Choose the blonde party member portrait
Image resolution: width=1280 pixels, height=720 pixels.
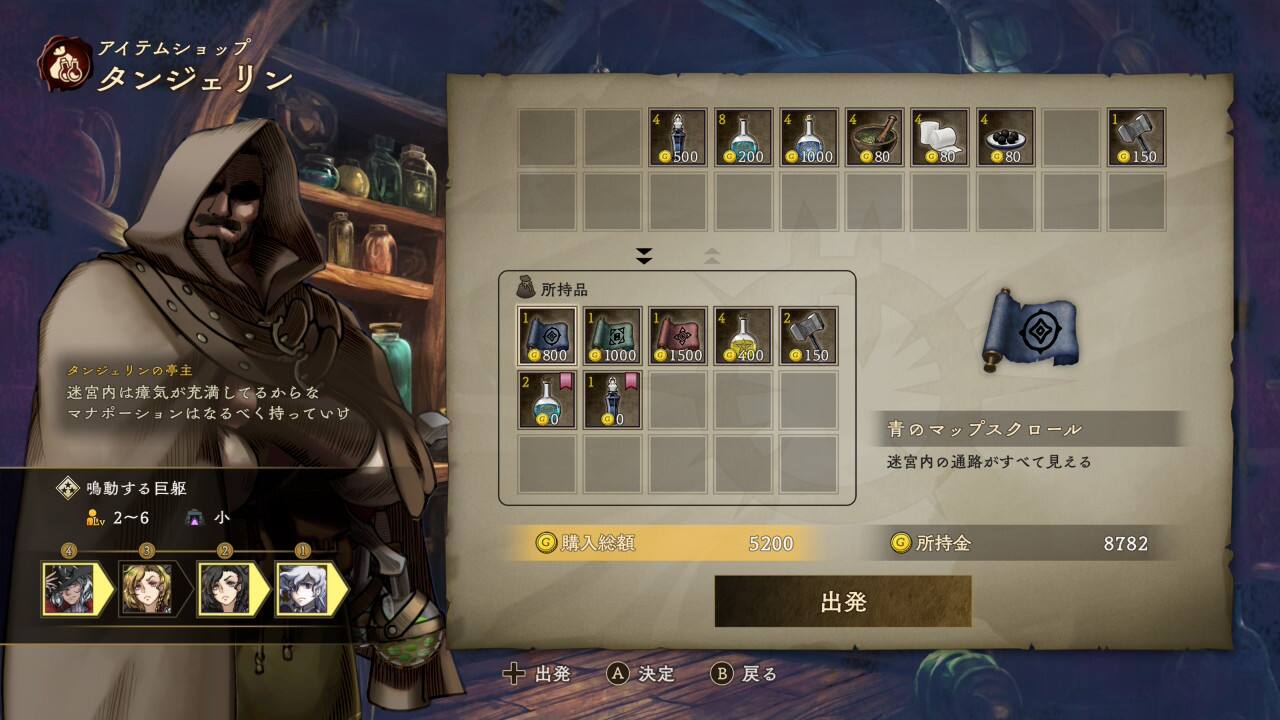coord(146,588)
